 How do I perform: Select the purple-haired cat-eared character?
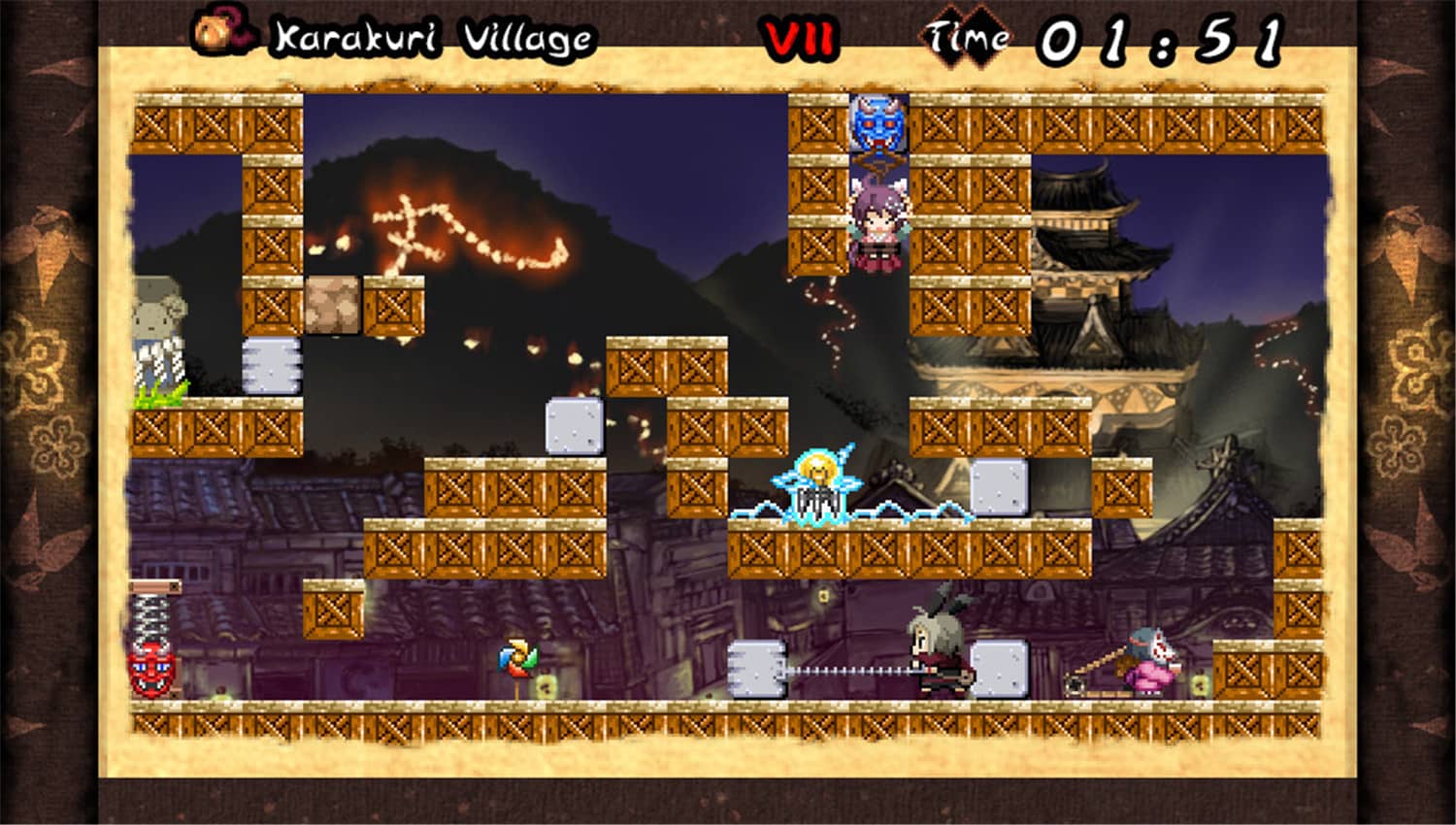pyautogui.click(x=878, y=223)
